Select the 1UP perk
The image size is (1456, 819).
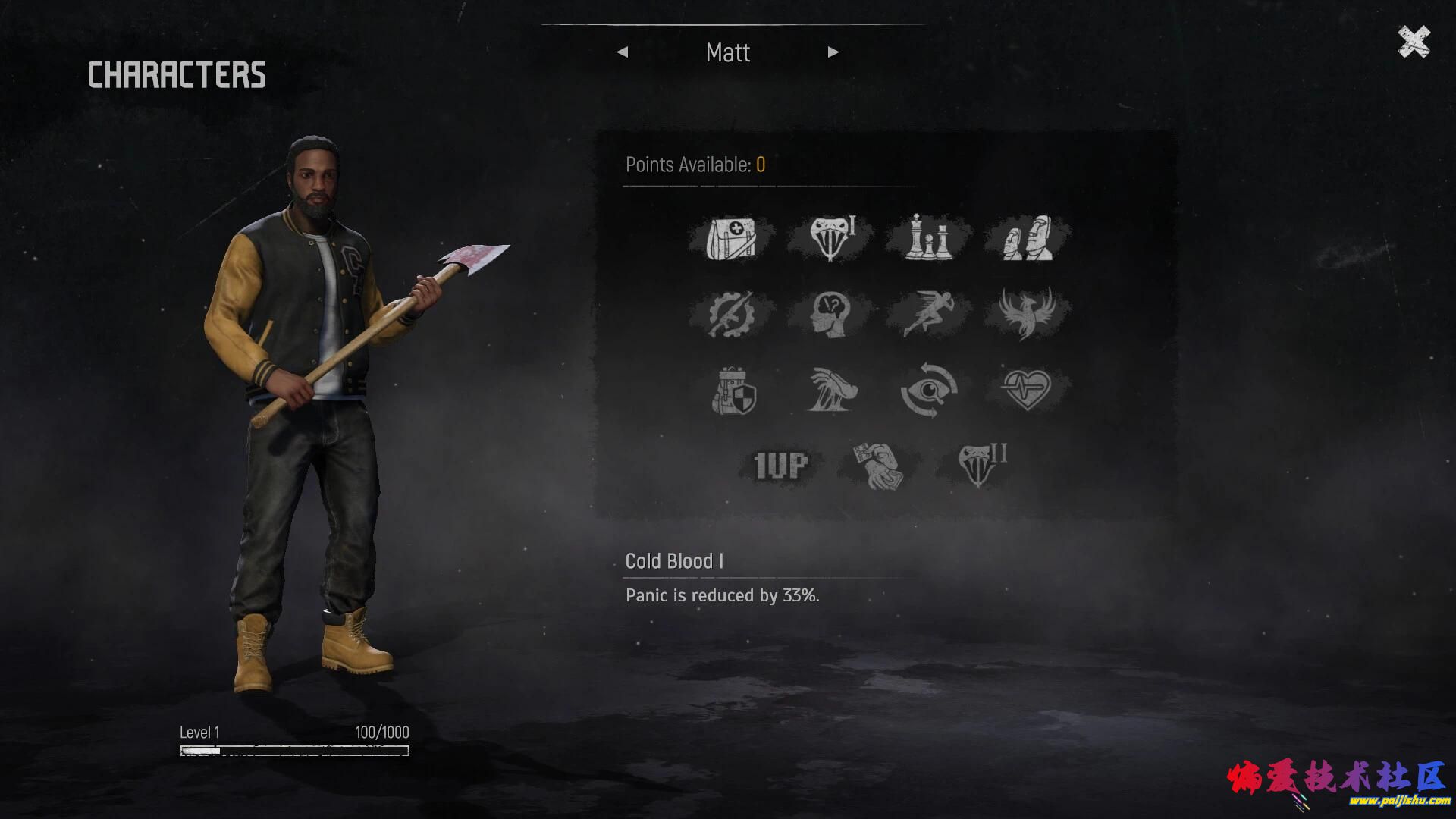click(x=780, y=466)
